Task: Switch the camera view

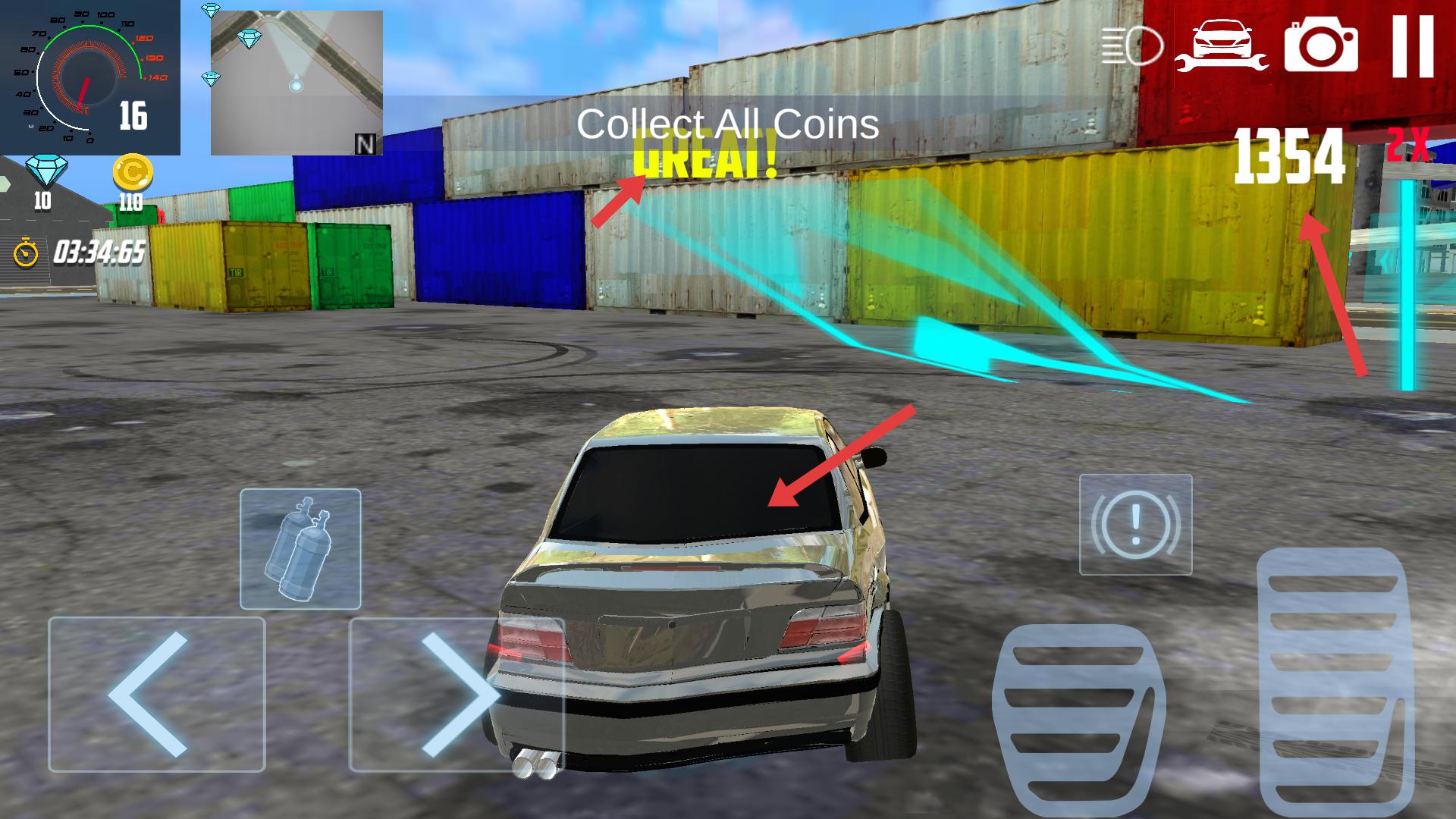Action: point(1320,45)
